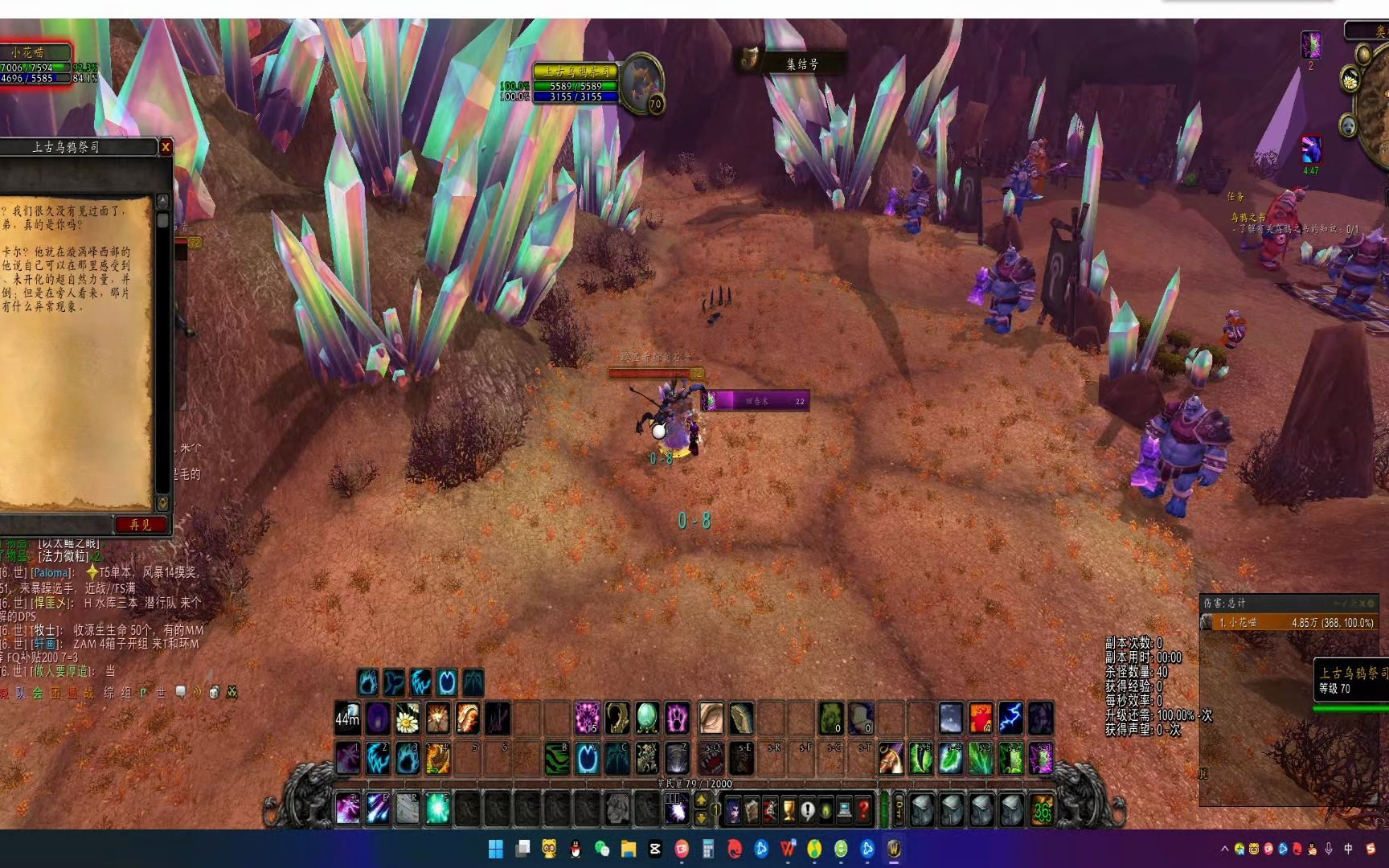The height and width of the screenshot is (868, 1389).
Task: Click the 小花喵 row in damage meter
Action: tap(1288, 623)
